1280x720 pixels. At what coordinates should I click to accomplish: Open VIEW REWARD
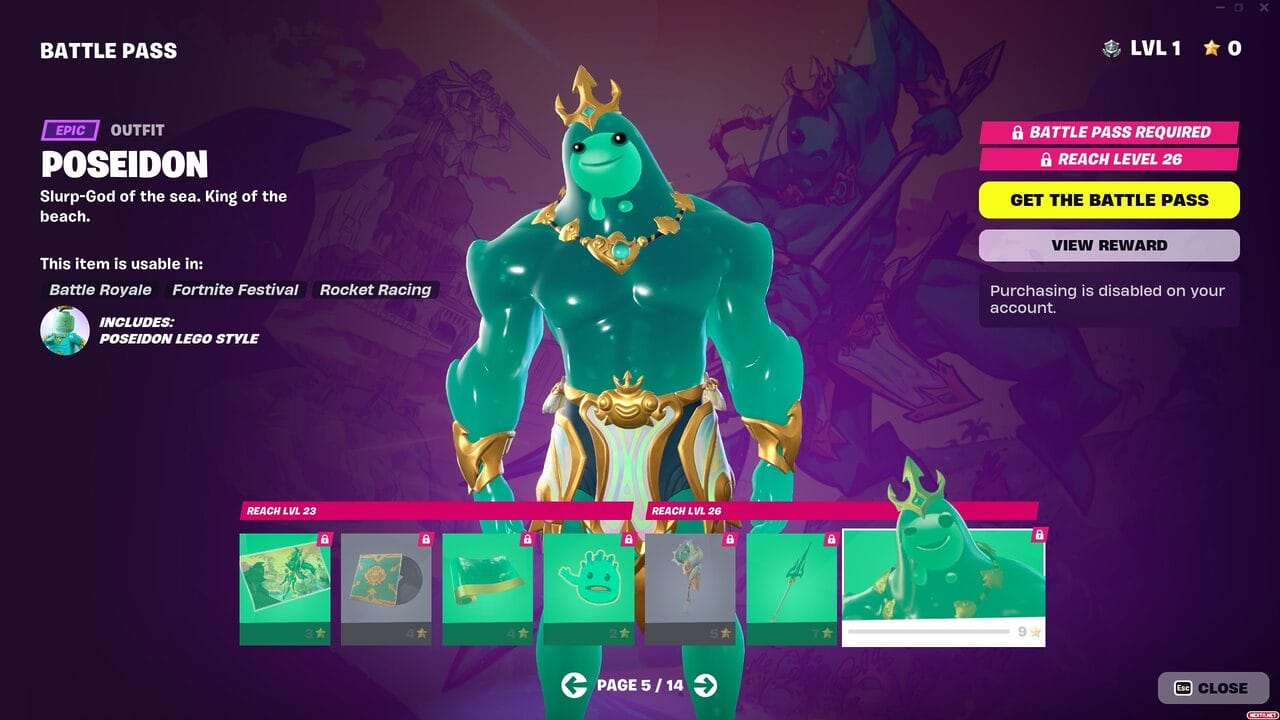(x=1108, y=245)
